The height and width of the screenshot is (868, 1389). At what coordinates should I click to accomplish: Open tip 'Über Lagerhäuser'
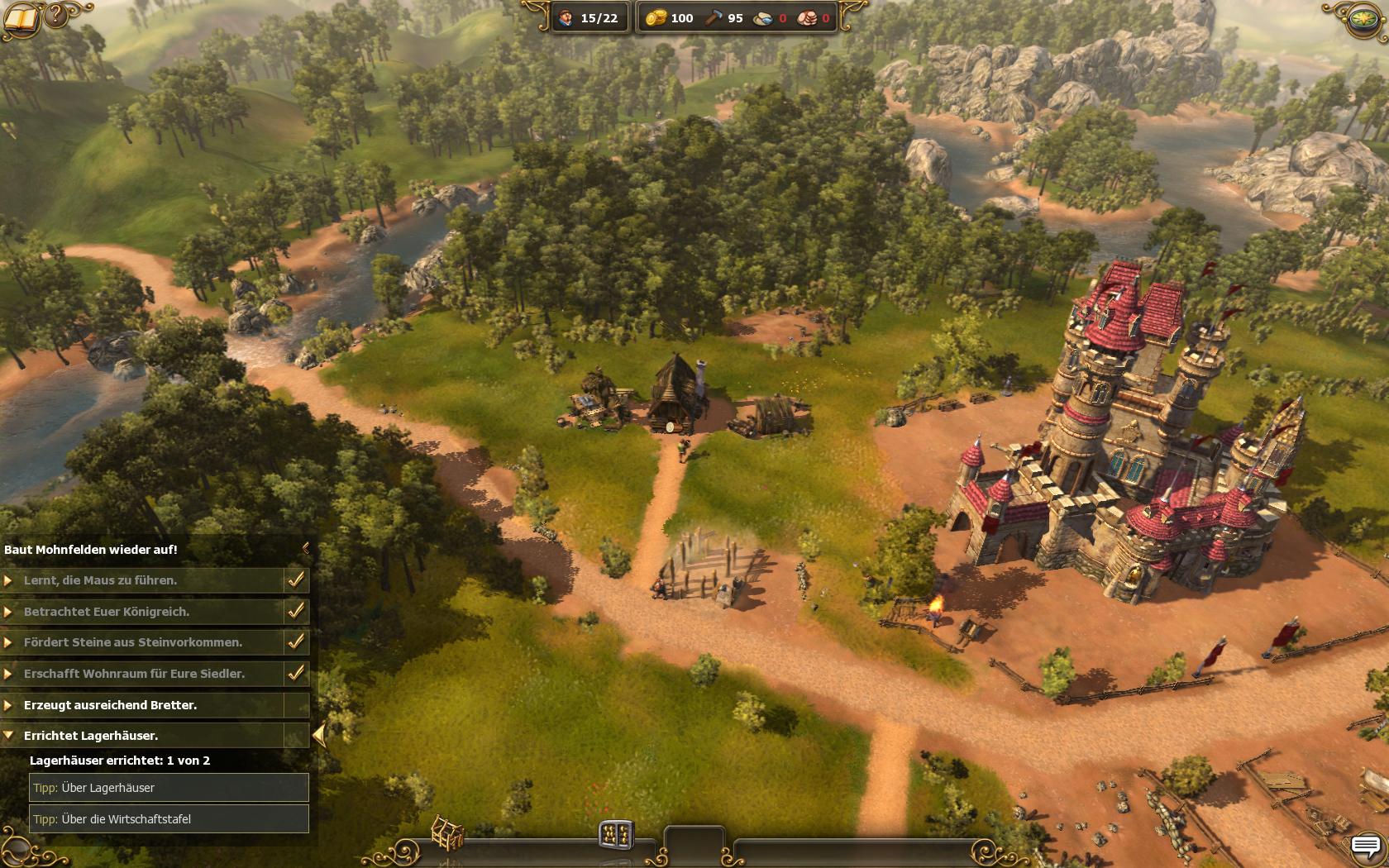point(169,788)
